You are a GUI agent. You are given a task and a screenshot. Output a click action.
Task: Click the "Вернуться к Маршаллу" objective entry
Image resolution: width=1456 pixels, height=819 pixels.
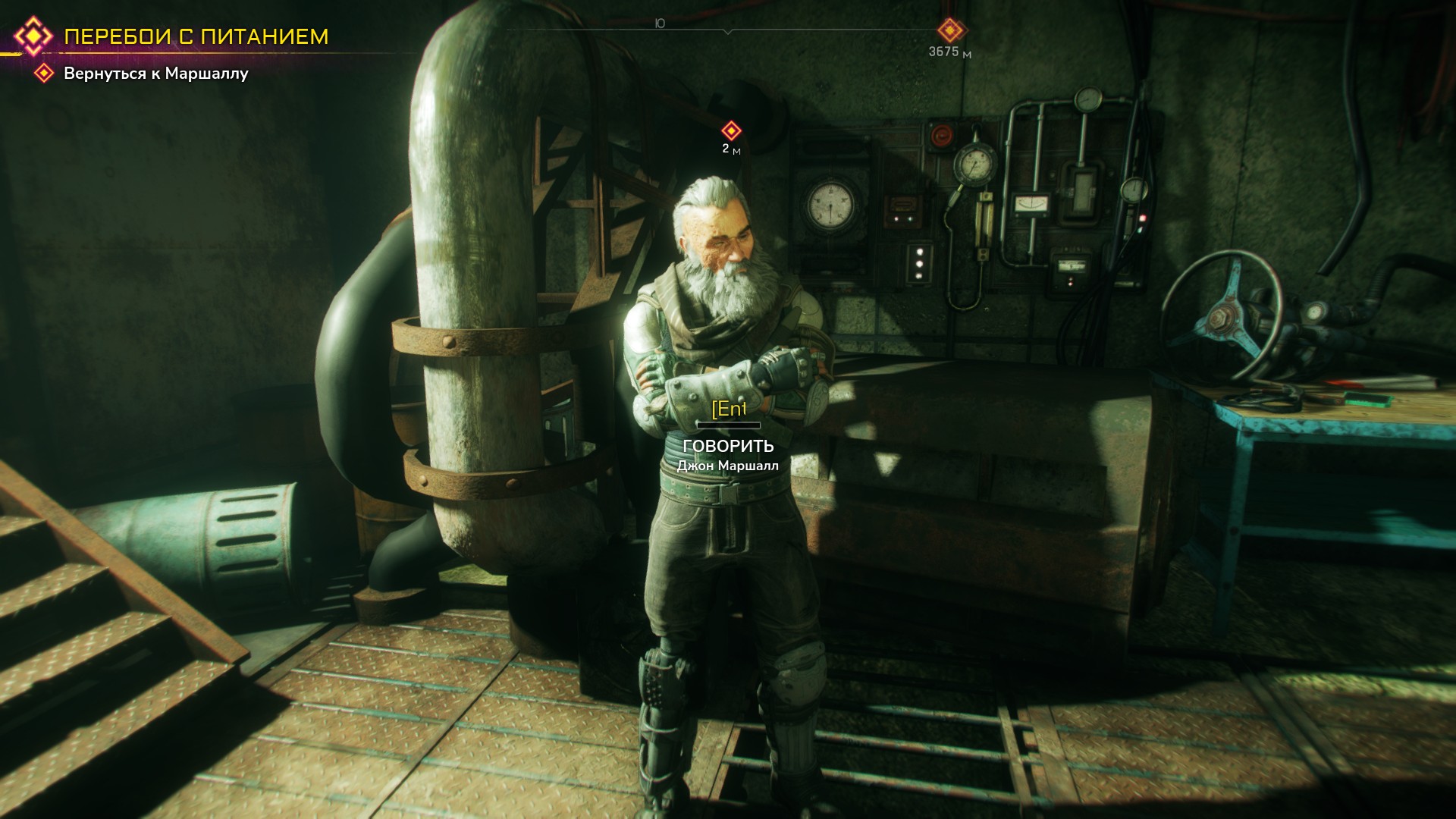155,74
